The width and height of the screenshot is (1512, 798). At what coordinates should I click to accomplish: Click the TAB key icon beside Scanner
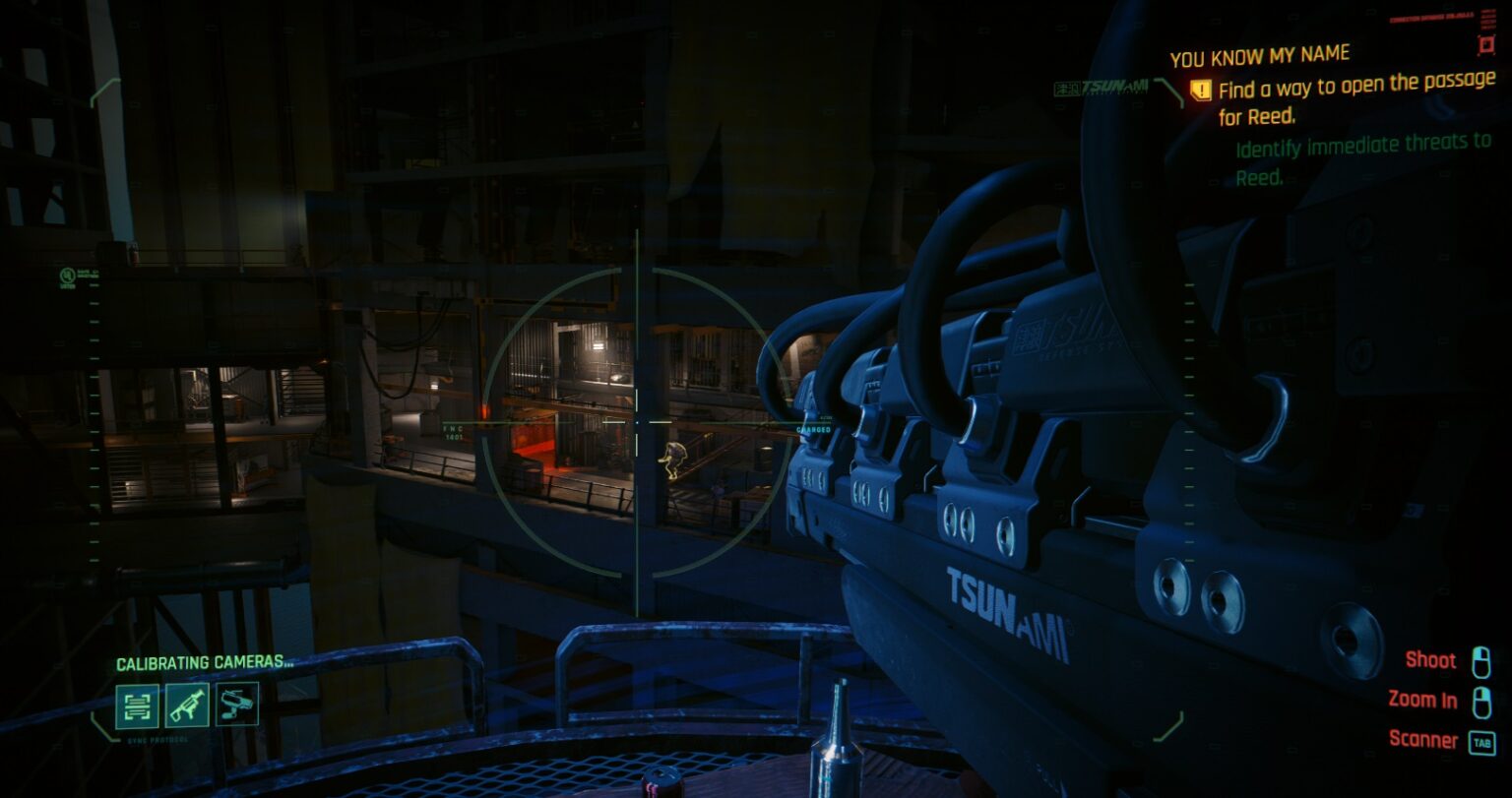(x=1481, y=740)
